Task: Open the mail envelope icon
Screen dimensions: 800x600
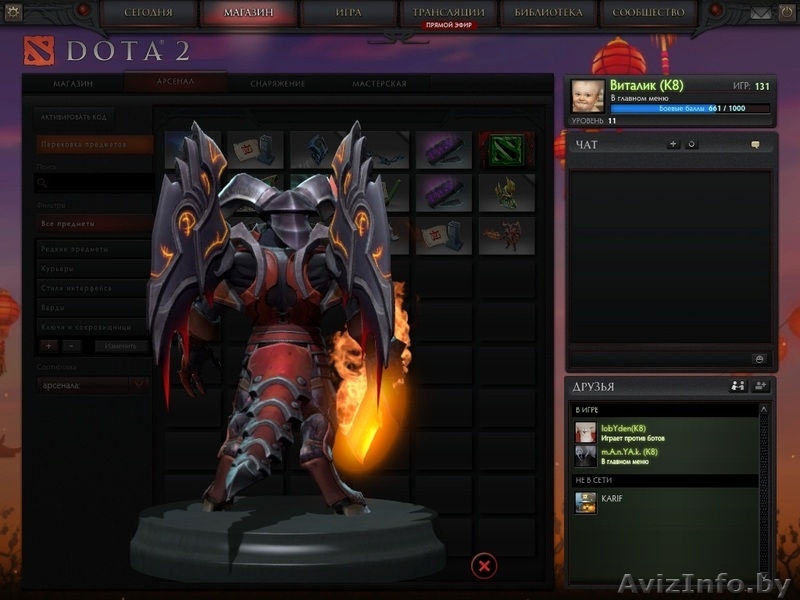Action: tap(762, 13)
